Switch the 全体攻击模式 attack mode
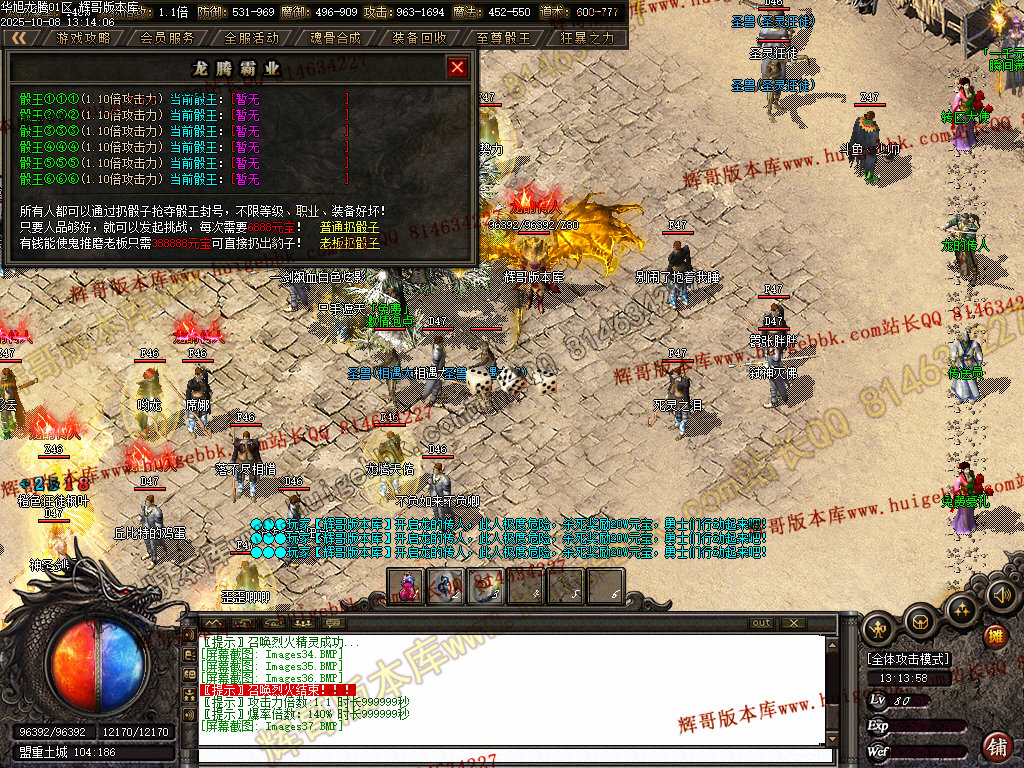The image size is (1024, 768). point(908,659)
